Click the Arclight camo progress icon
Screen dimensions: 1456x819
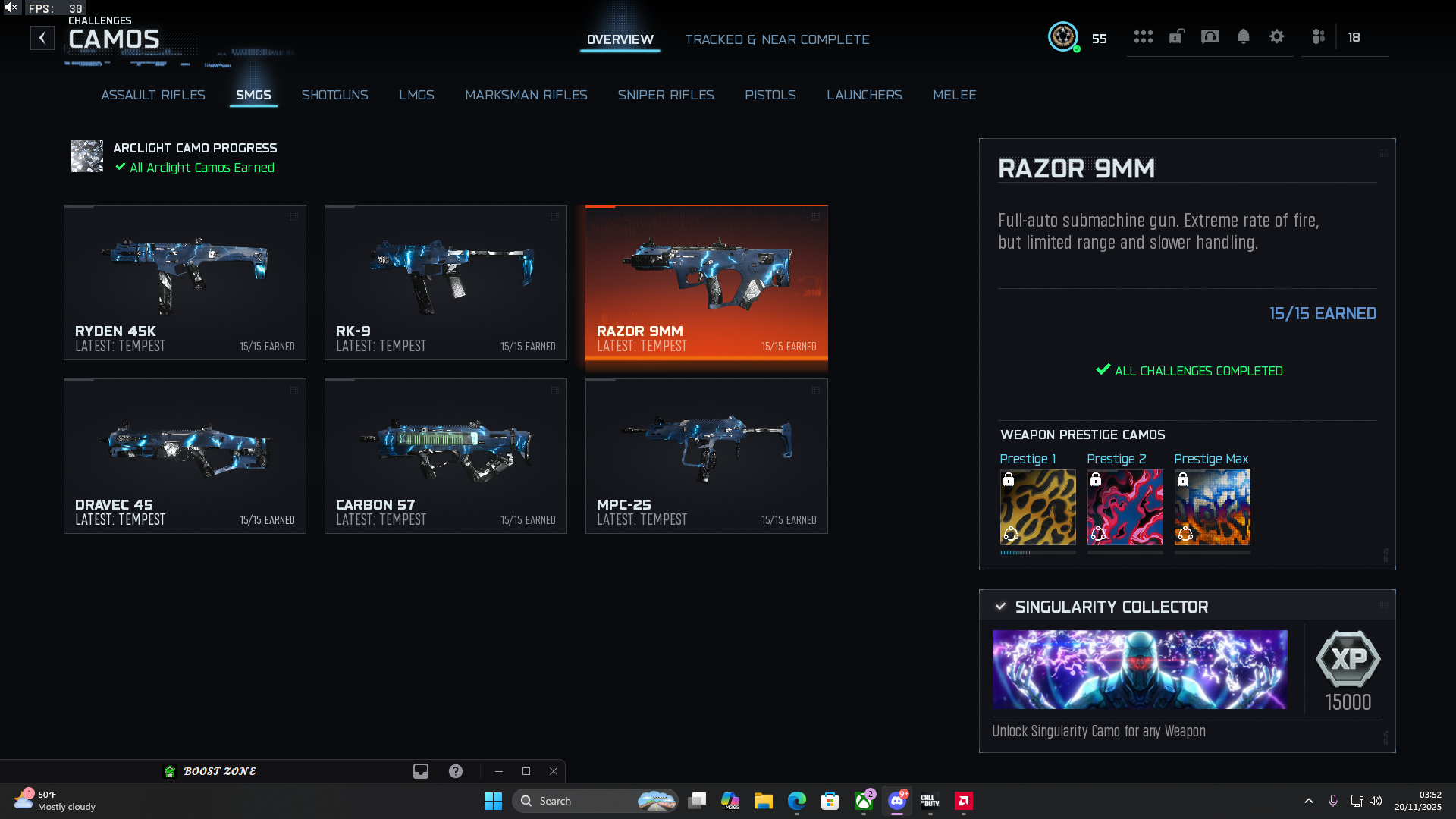click(x=87, y=157)
